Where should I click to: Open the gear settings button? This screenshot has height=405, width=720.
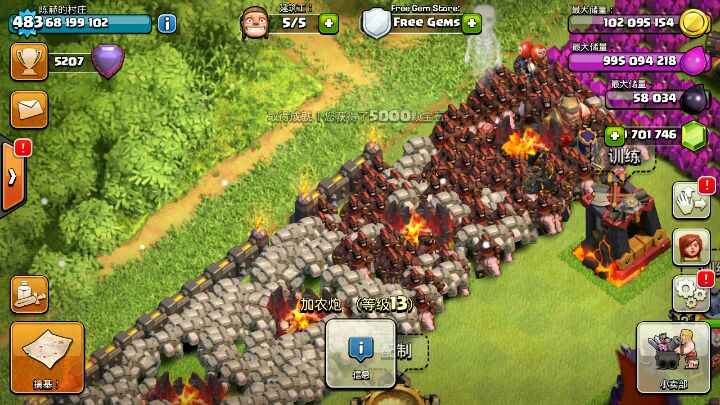(690, 293)
